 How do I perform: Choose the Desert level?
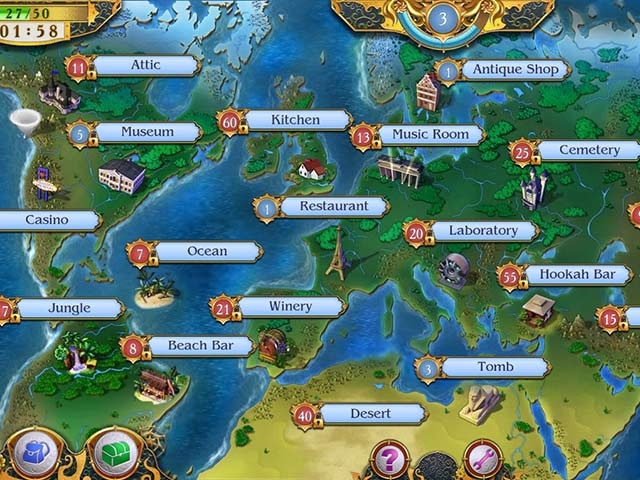[x=369, y=414]
